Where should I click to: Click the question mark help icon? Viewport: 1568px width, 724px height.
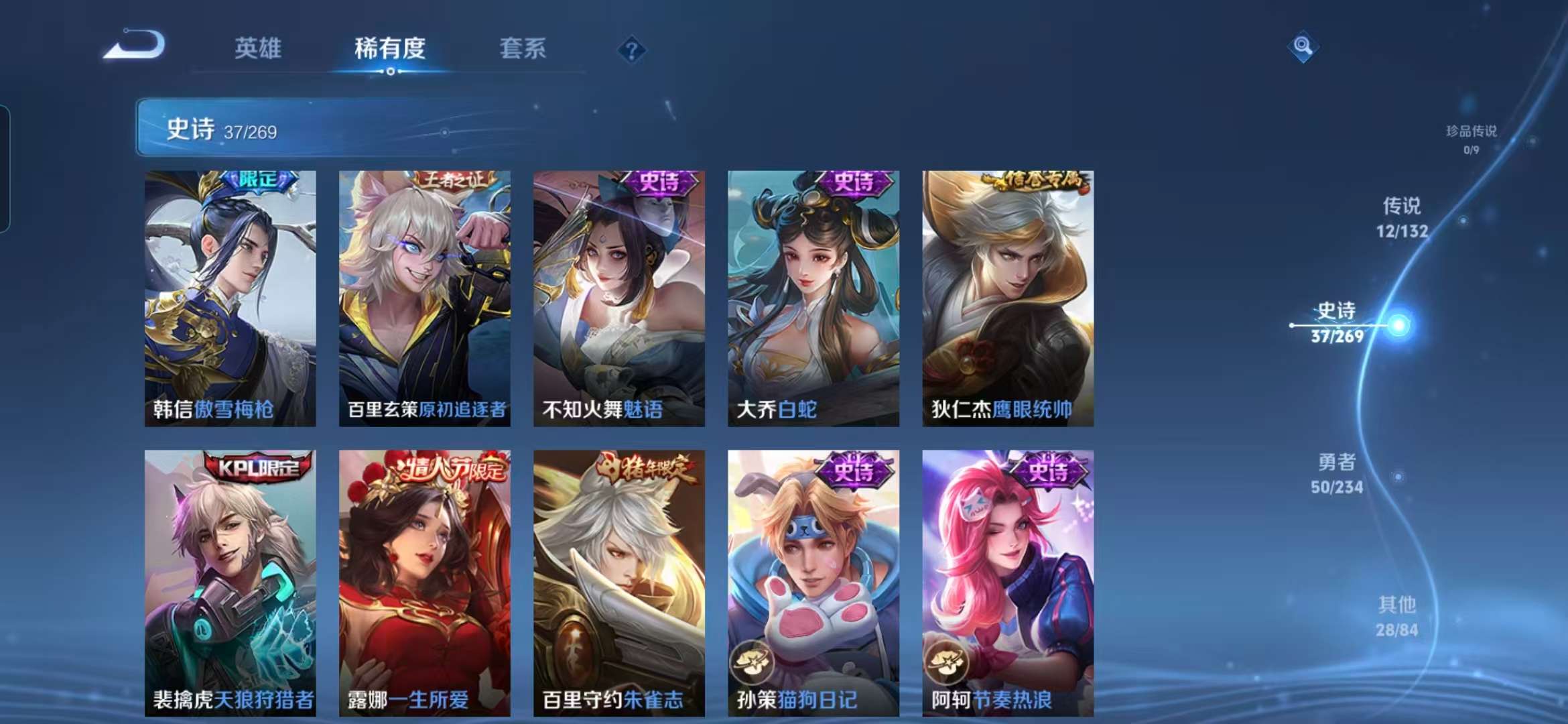point(631,50)
